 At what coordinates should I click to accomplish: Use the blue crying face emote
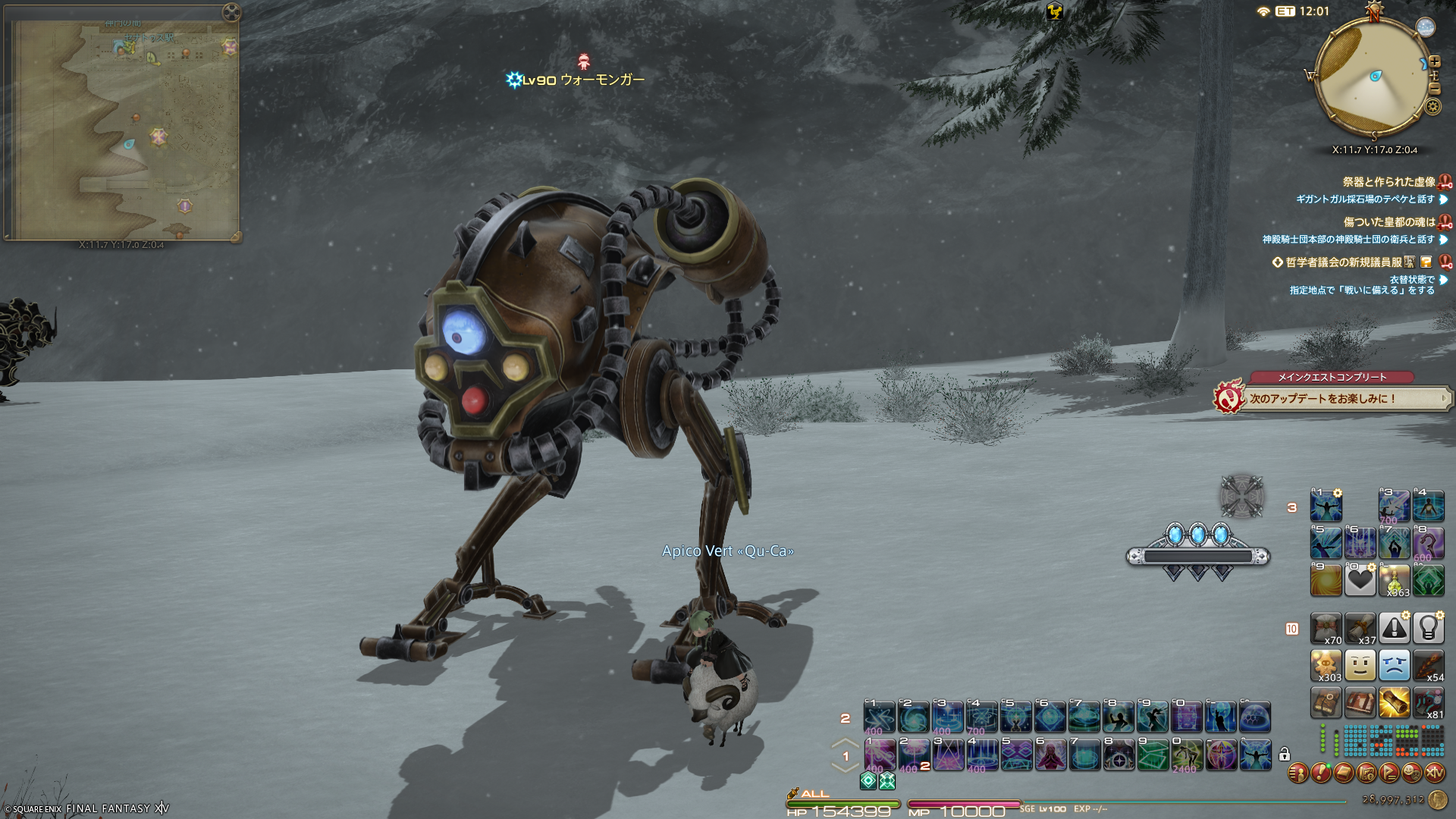tap(1394, 665)
